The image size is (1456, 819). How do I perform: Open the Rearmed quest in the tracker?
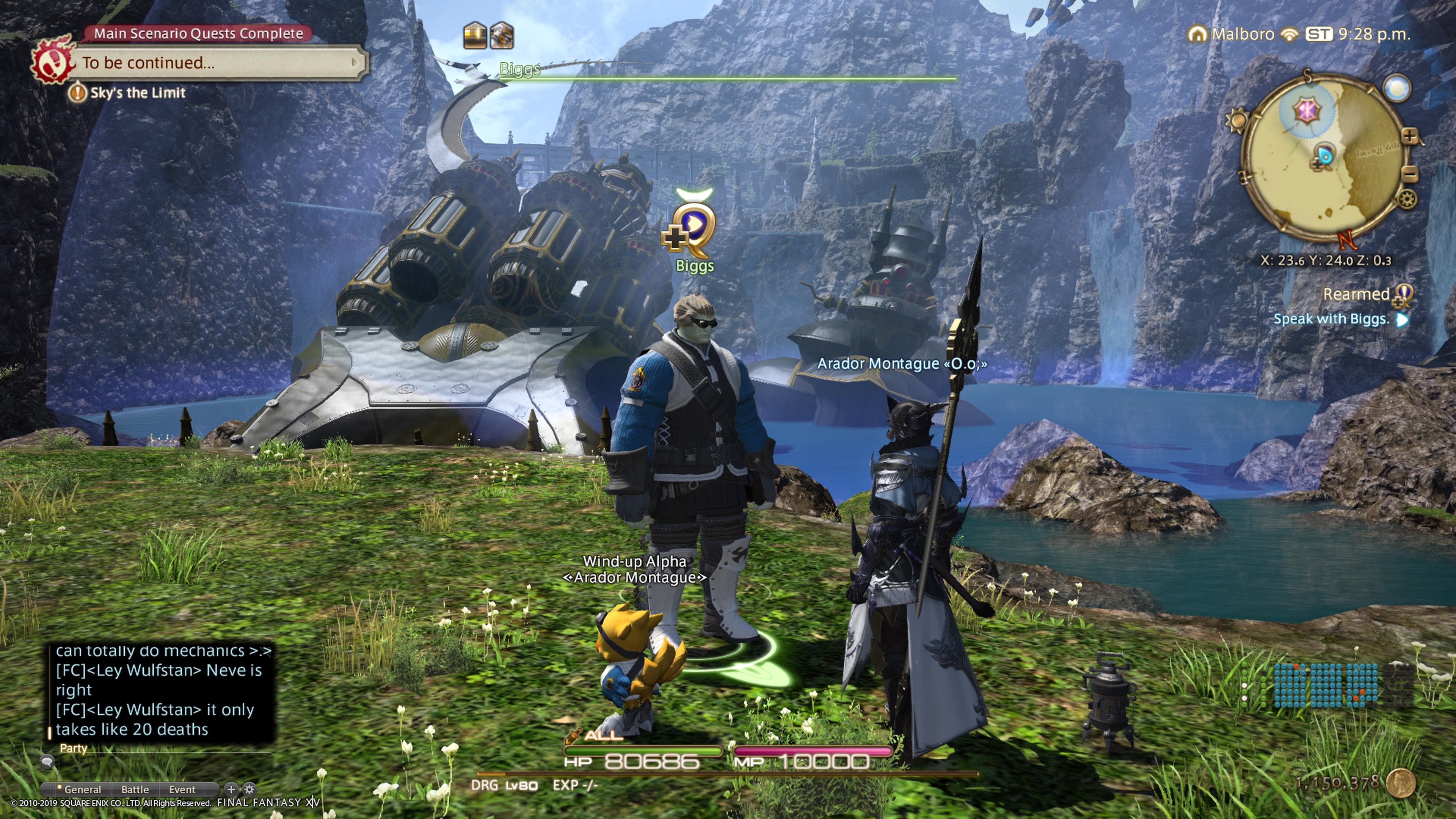[1357, 295]
